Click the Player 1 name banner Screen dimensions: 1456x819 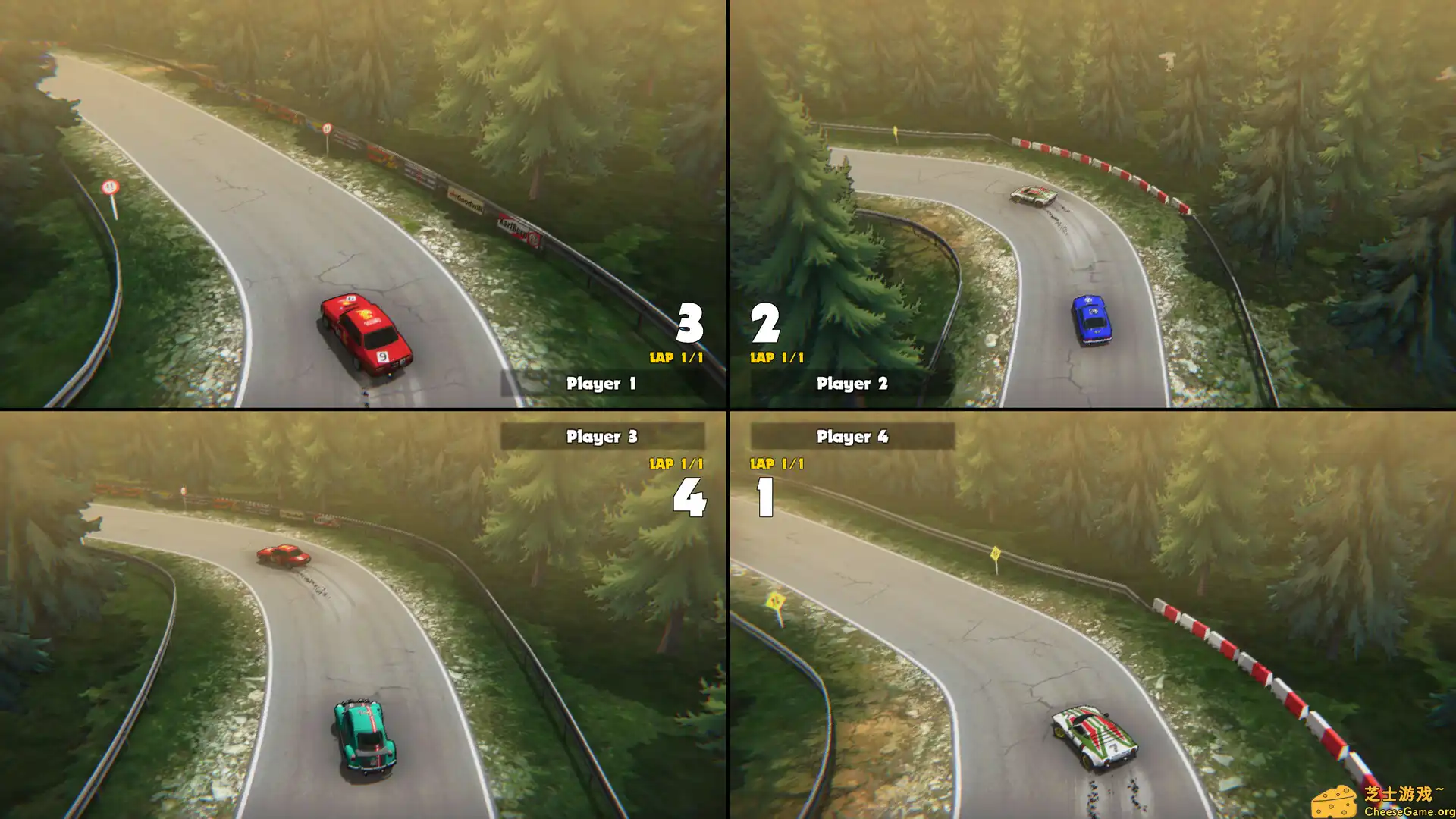[x=603, y=384]
